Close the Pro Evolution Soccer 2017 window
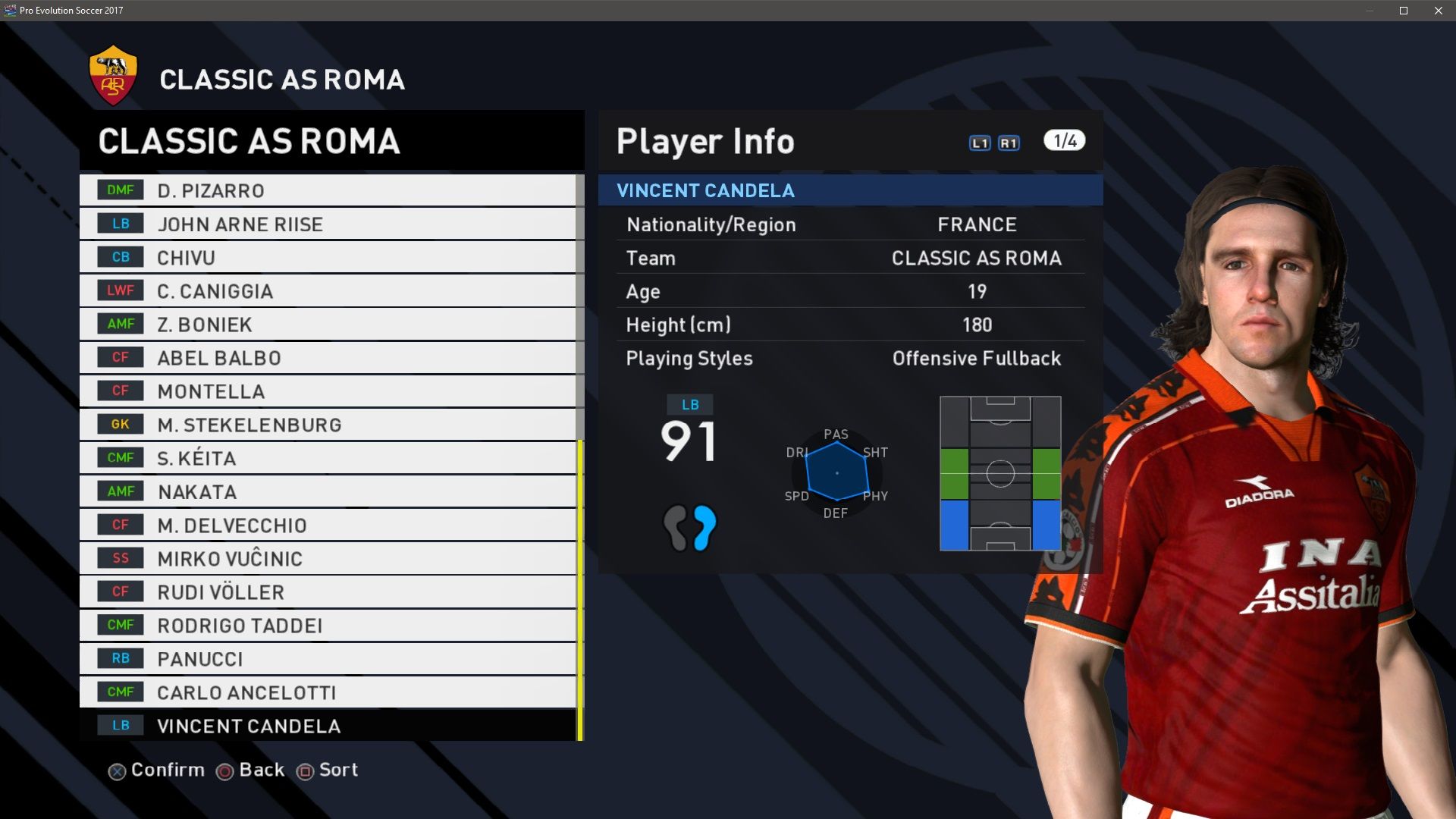1456x819 pixels. [1439, 11]
